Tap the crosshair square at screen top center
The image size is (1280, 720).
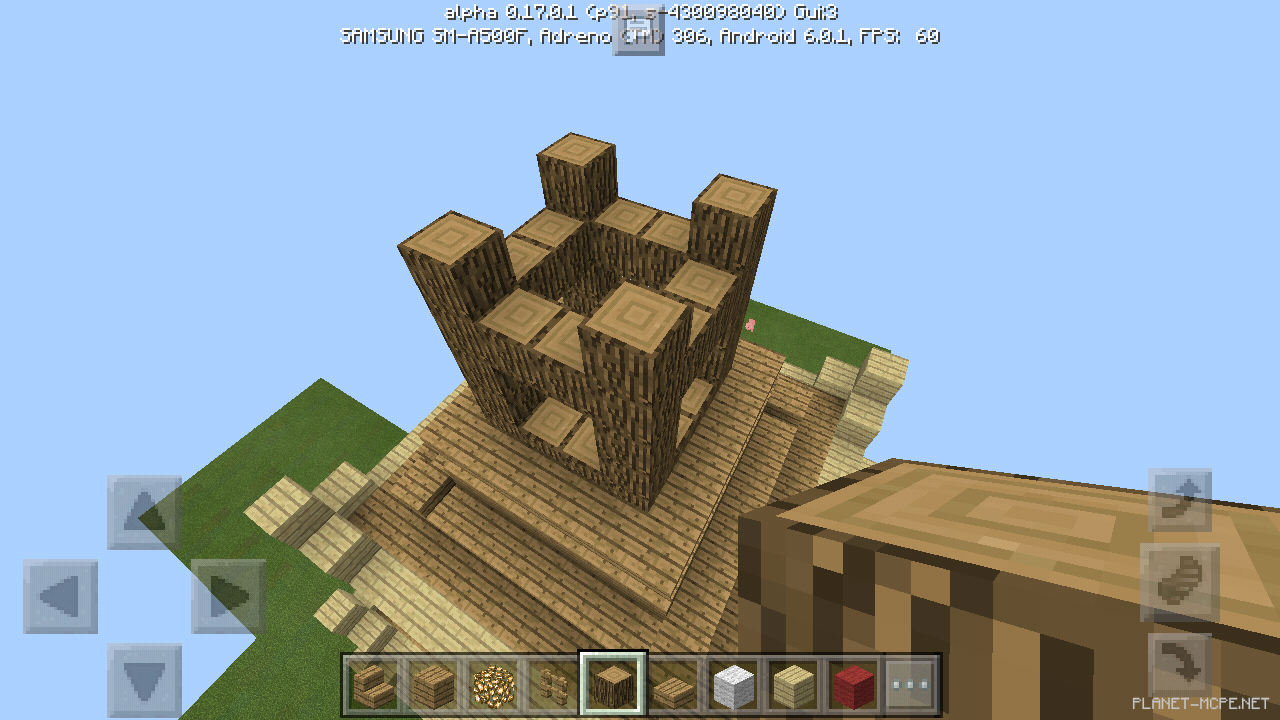639,33
